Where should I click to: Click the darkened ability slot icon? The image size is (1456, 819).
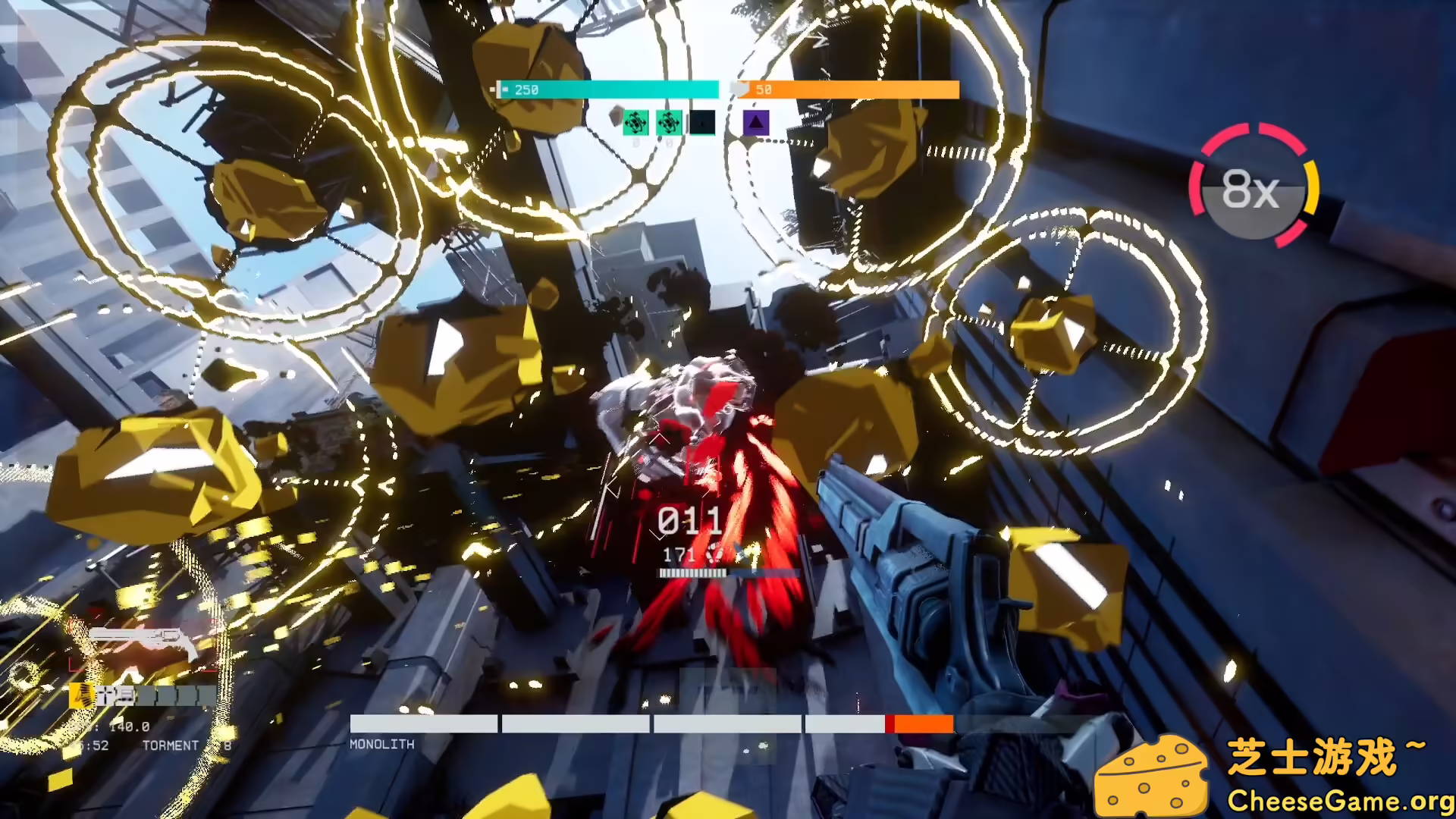[x=702, y=123]
